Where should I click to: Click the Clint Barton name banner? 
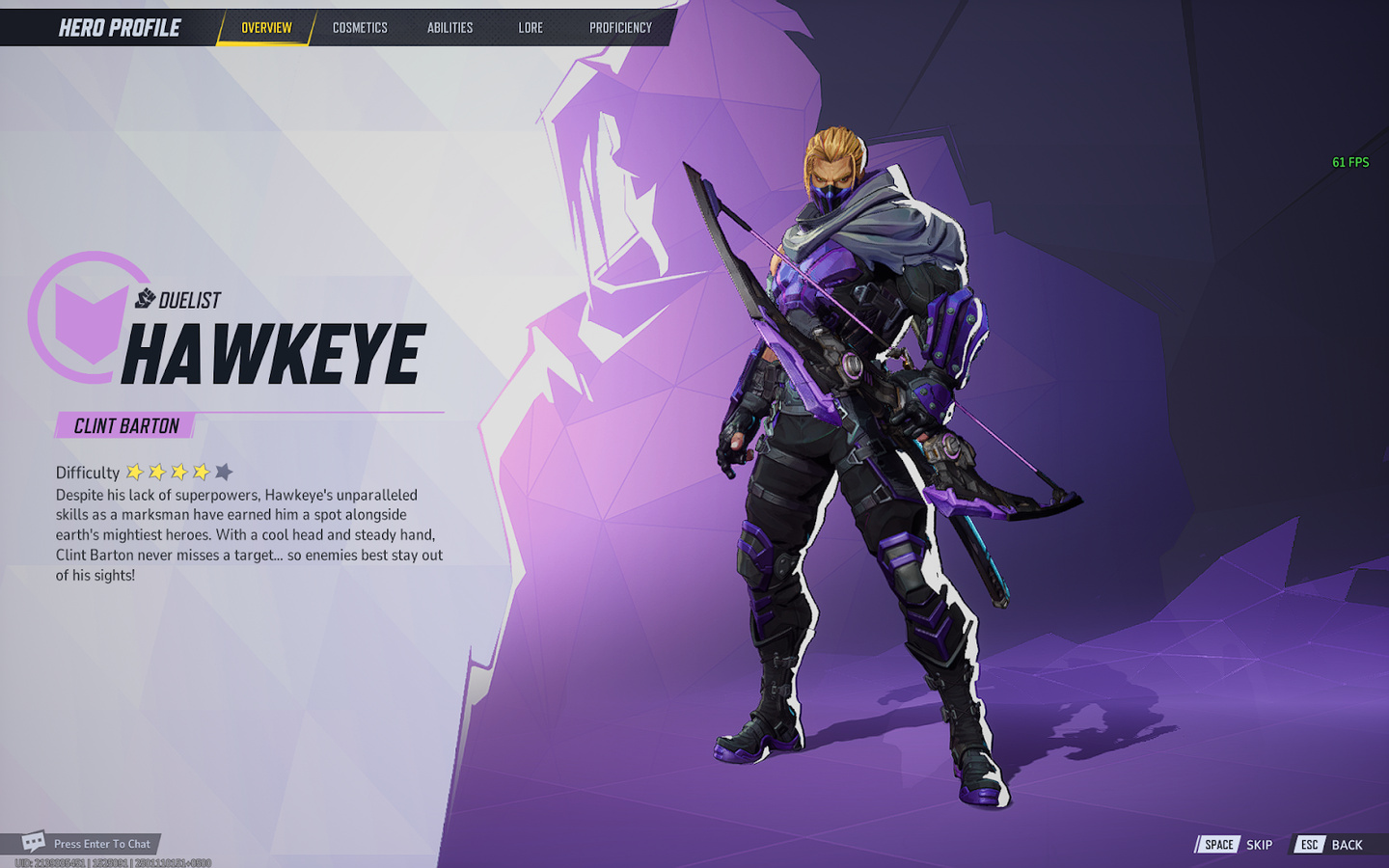[125, 424]
